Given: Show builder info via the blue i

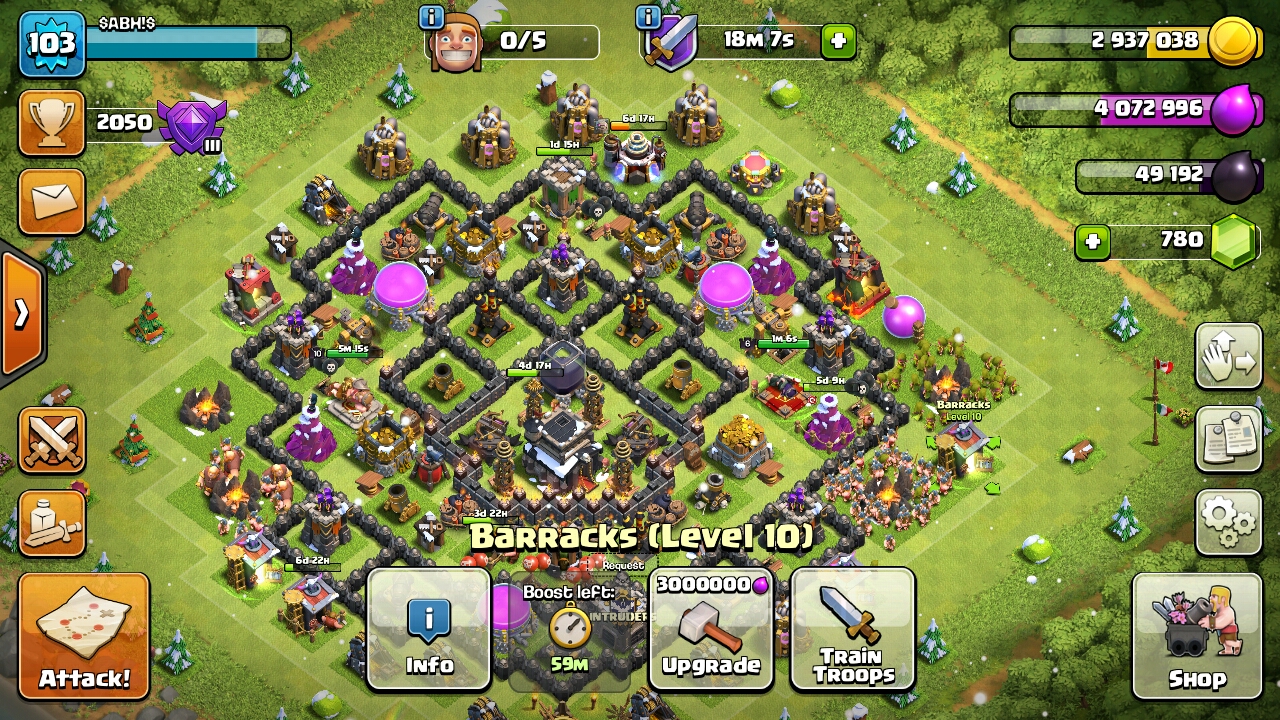Looking at the screenshot, I should 432,17.
